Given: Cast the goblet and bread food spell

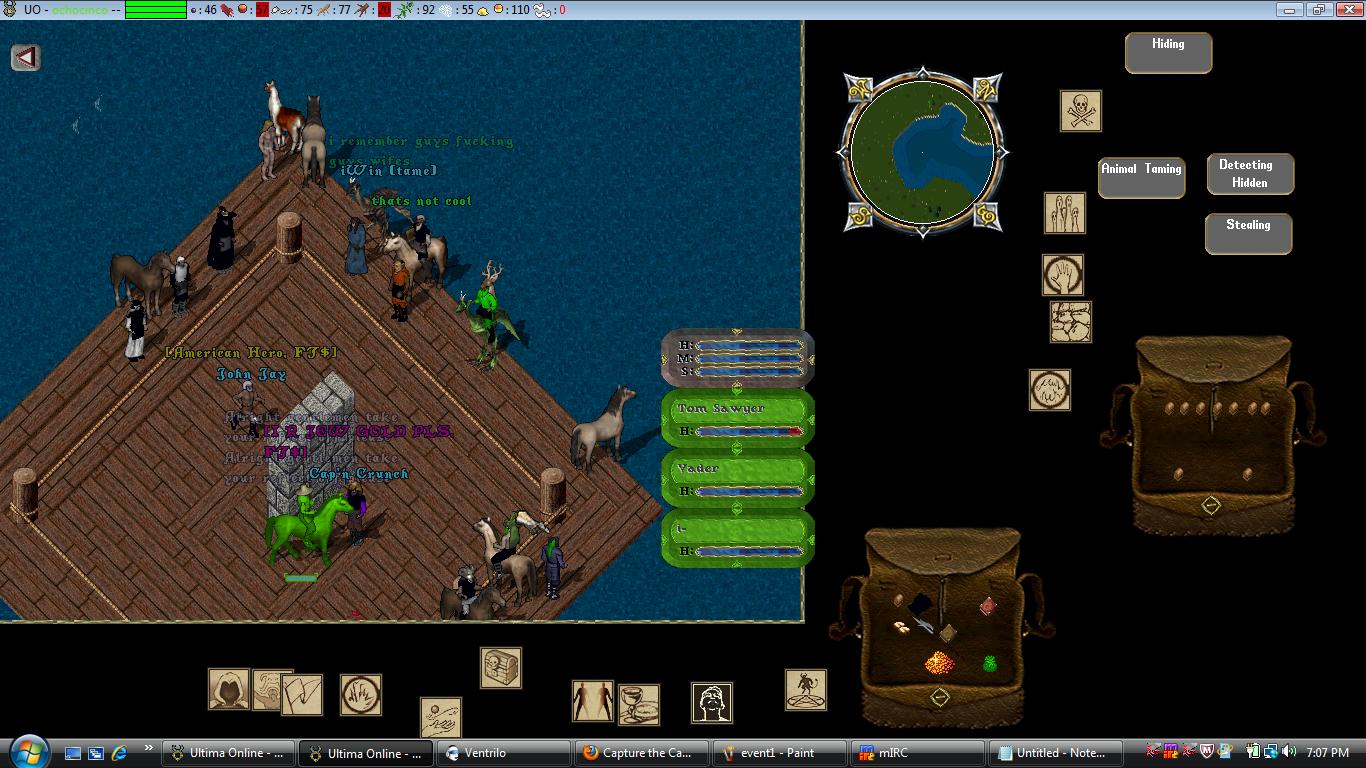Looking at the screenshot, I should click(x=639, y=705).
